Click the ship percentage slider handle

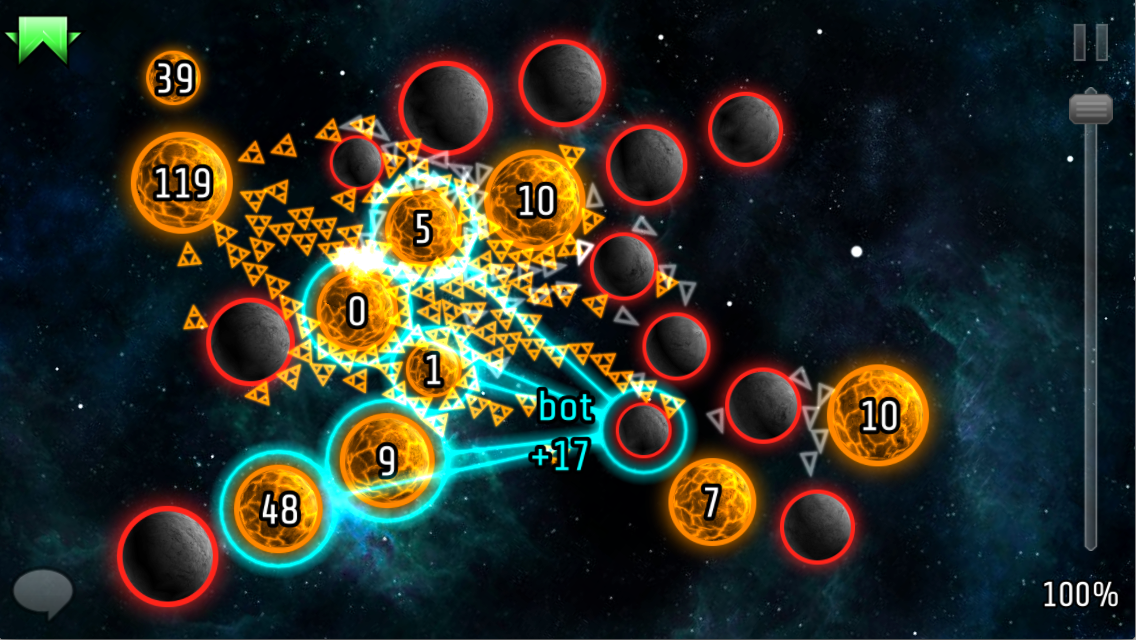click(1090, 107)
